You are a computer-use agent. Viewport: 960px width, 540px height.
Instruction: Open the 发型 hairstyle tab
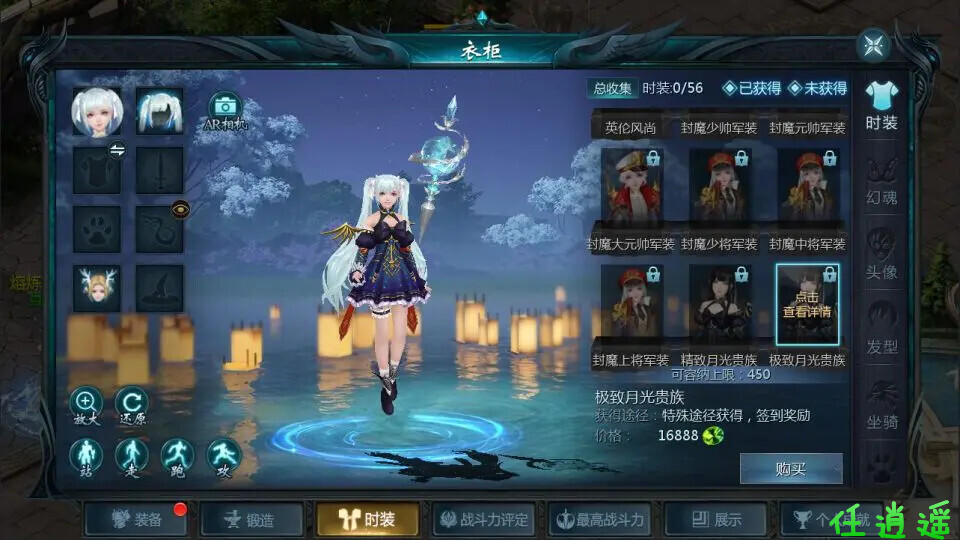[881, 330]
